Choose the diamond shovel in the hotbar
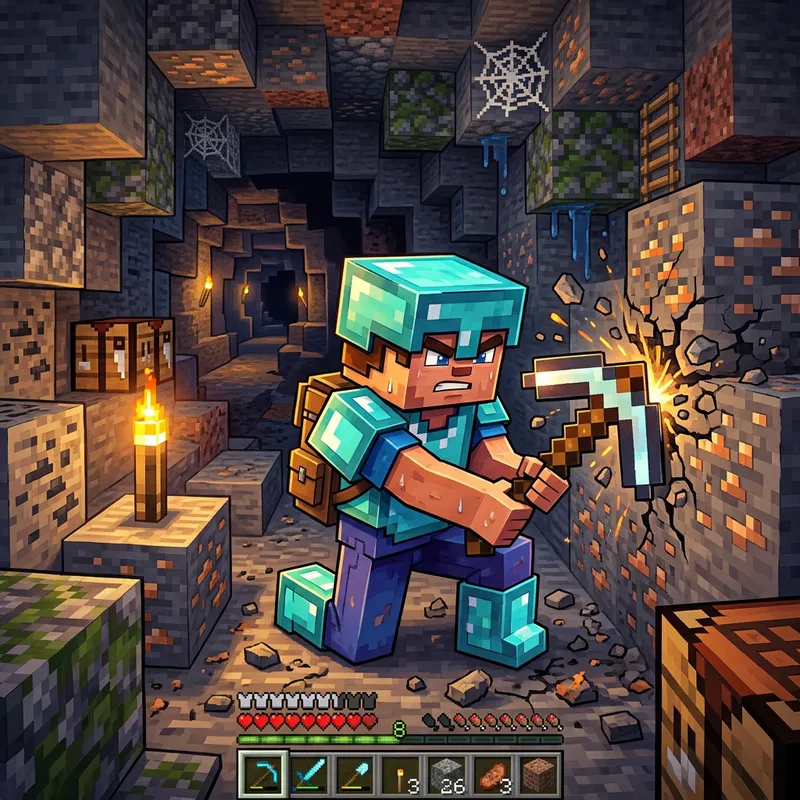This screenshot has width=800, height=800. (x=356, y=773)
